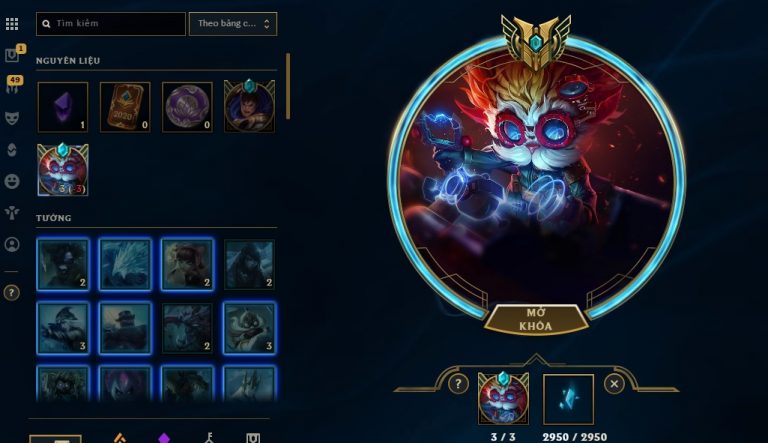Image resolution: width=768 pixels, height=443 pixels.
Task: Open the profile silhouette icon in sidebar
Action: 12,244
